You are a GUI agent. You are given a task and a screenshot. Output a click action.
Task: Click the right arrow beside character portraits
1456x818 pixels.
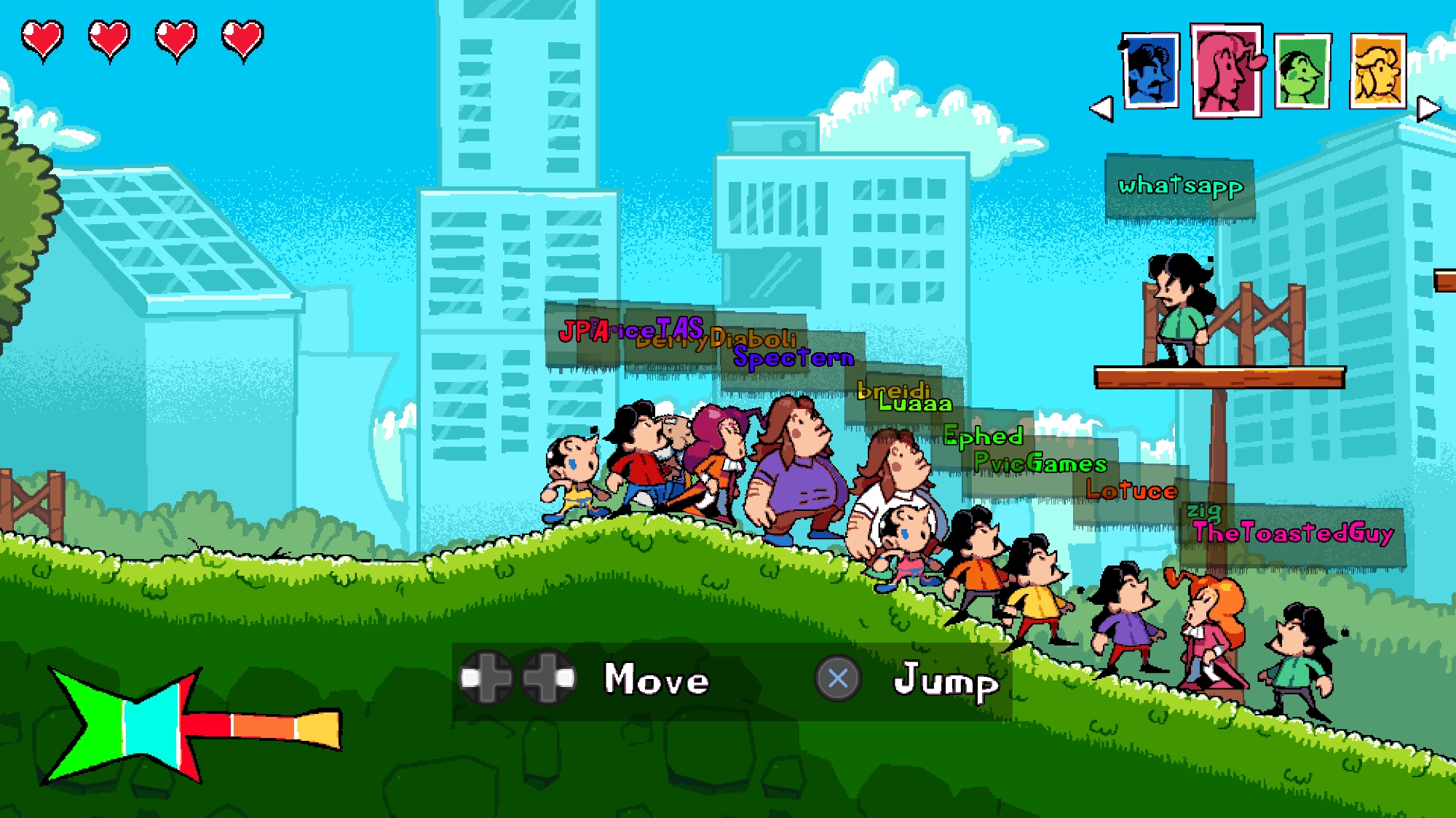pyautogui.click(x=1428, y=109)
